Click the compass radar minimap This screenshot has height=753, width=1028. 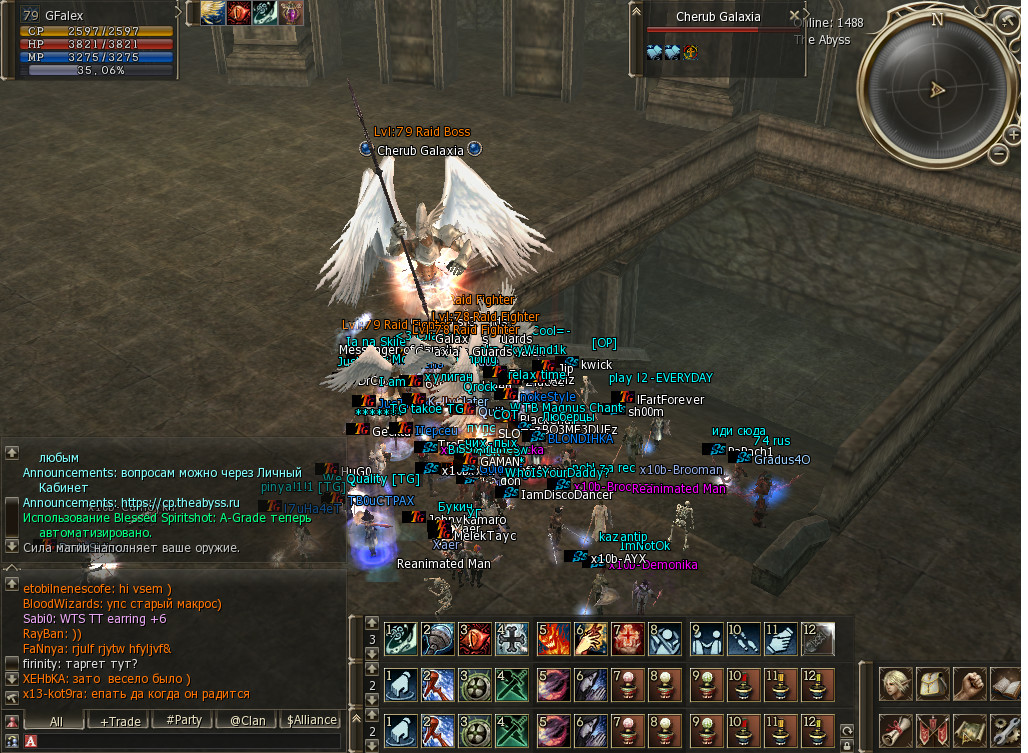pyautogui.click(x=937, y=89)
